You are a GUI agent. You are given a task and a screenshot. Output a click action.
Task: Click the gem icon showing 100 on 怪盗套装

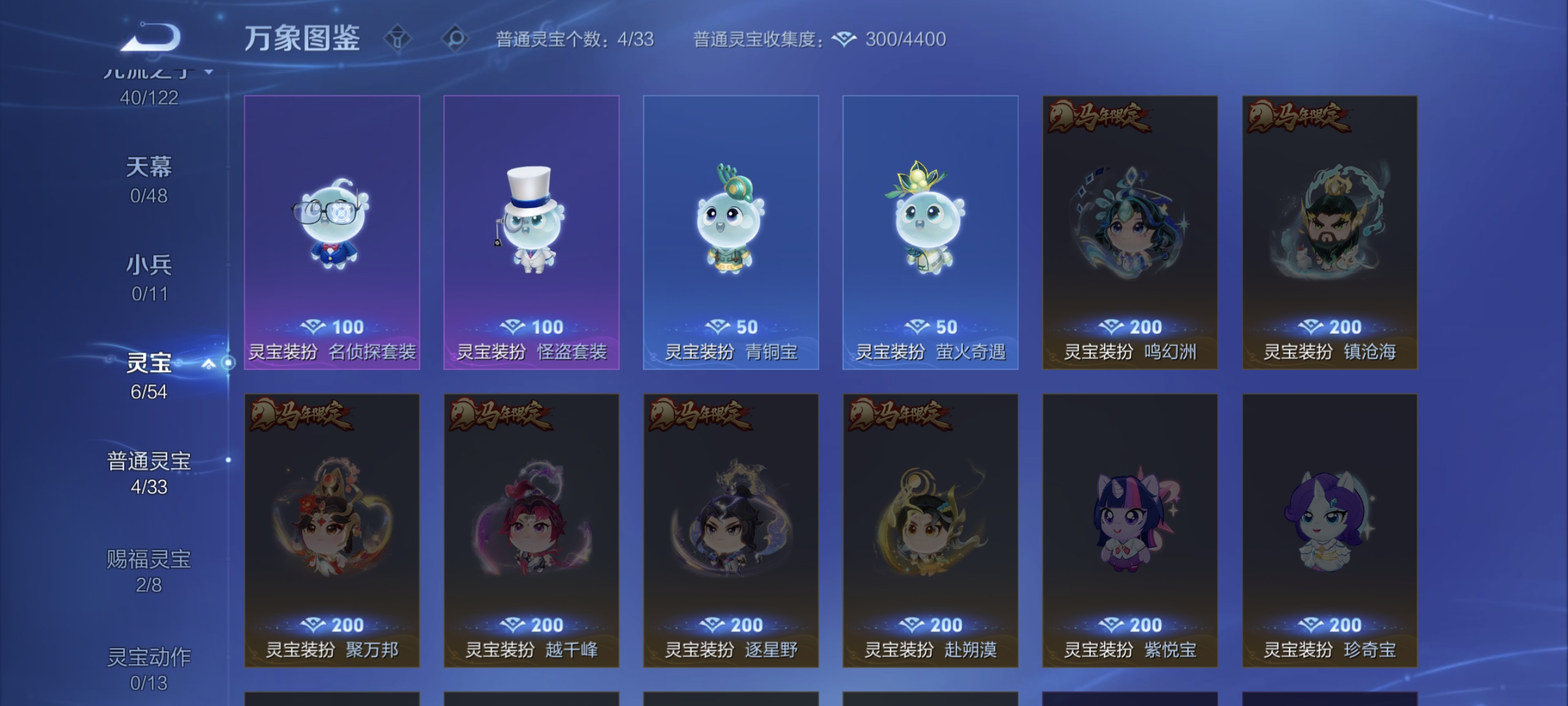pos(513,327)
